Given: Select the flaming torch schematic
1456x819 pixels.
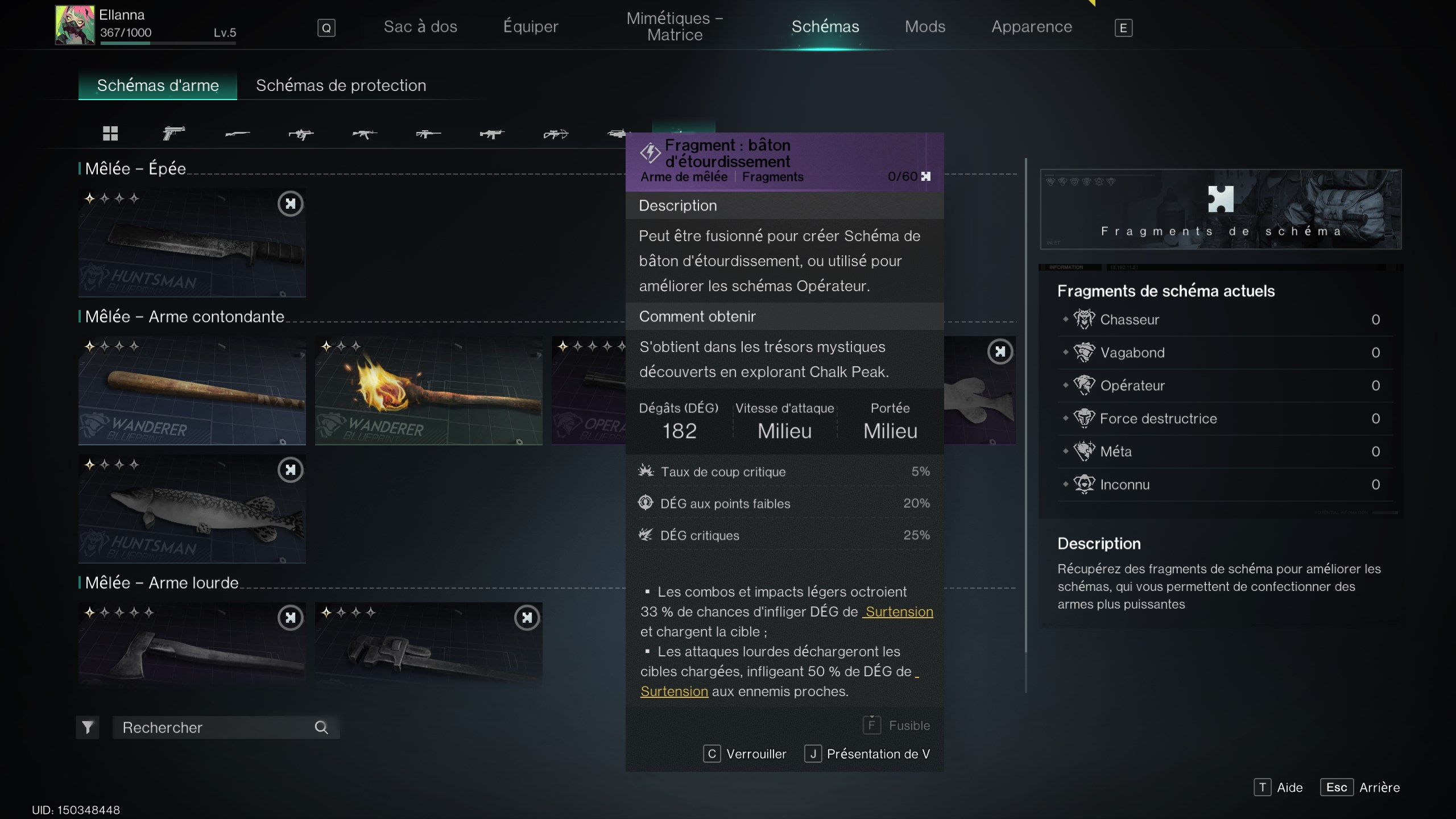Looking at the screenshot, I should 428,391.
